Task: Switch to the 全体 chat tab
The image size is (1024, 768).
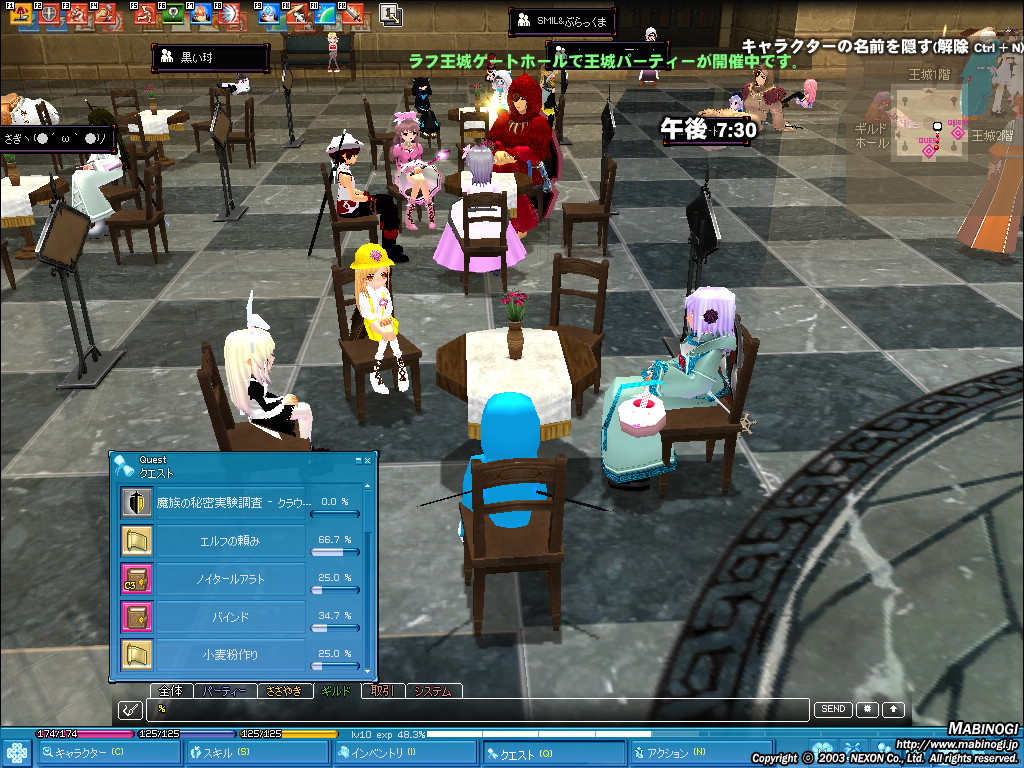Action: coord(171,691)
